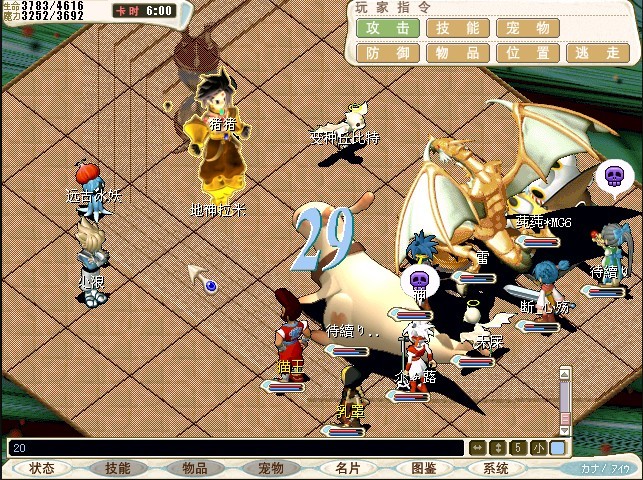Open the 宠物 pet command in battle panel

point(528,28)
